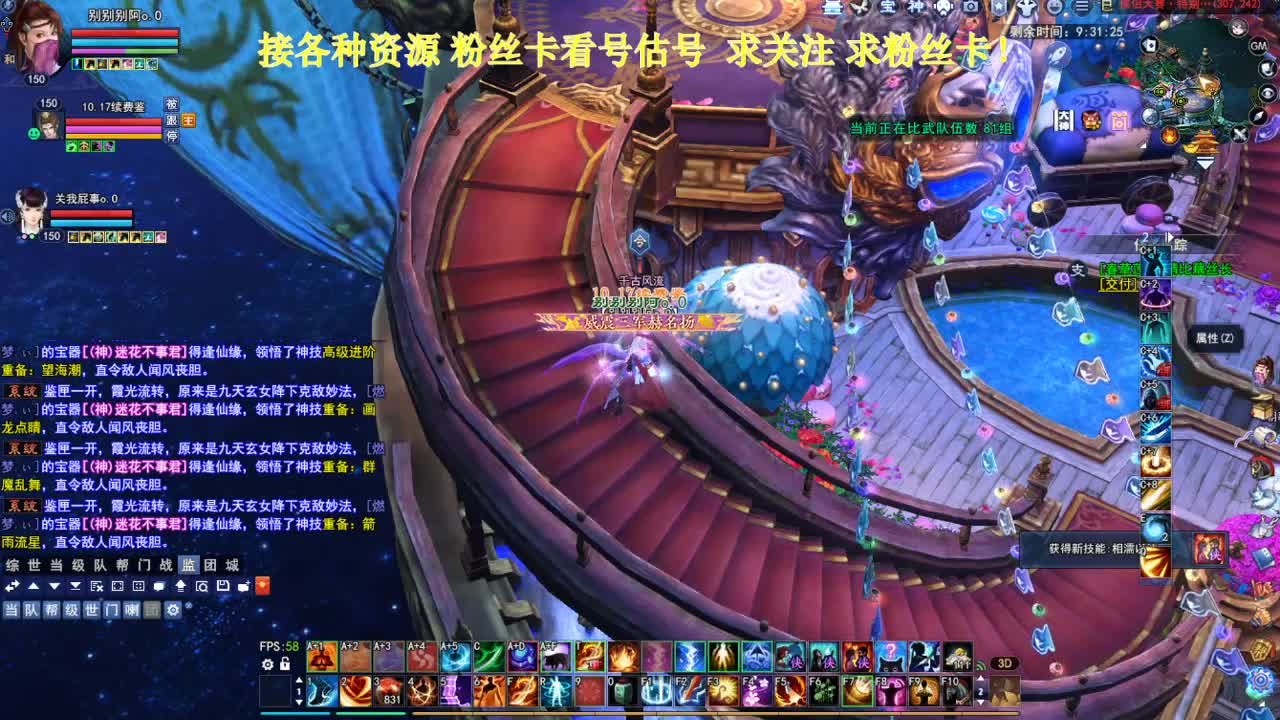Click the fox mascot event icon under the minimap
The image size is (1280, 720).
point(1090,120)
